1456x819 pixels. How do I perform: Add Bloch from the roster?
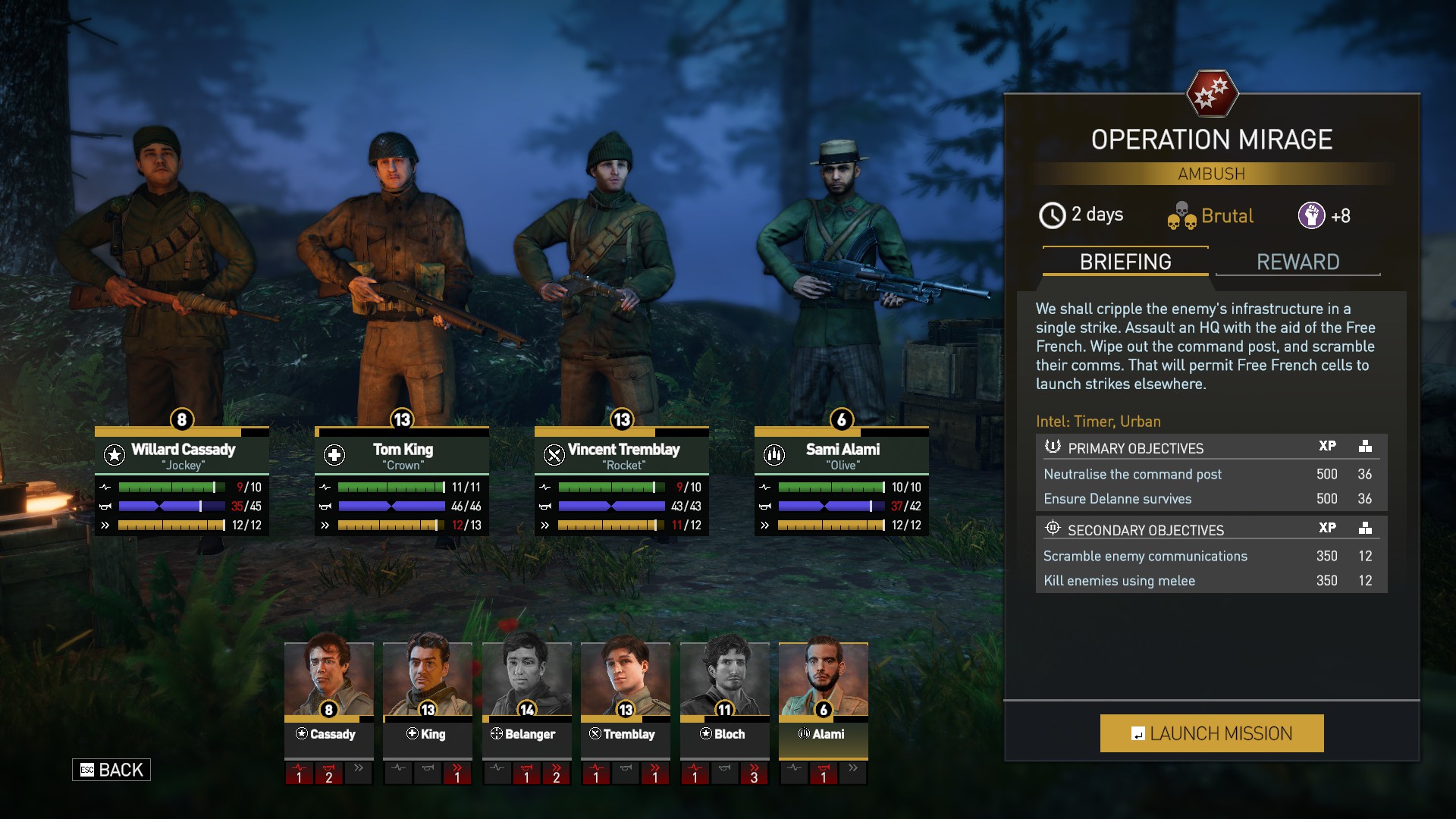click(724, 679)
